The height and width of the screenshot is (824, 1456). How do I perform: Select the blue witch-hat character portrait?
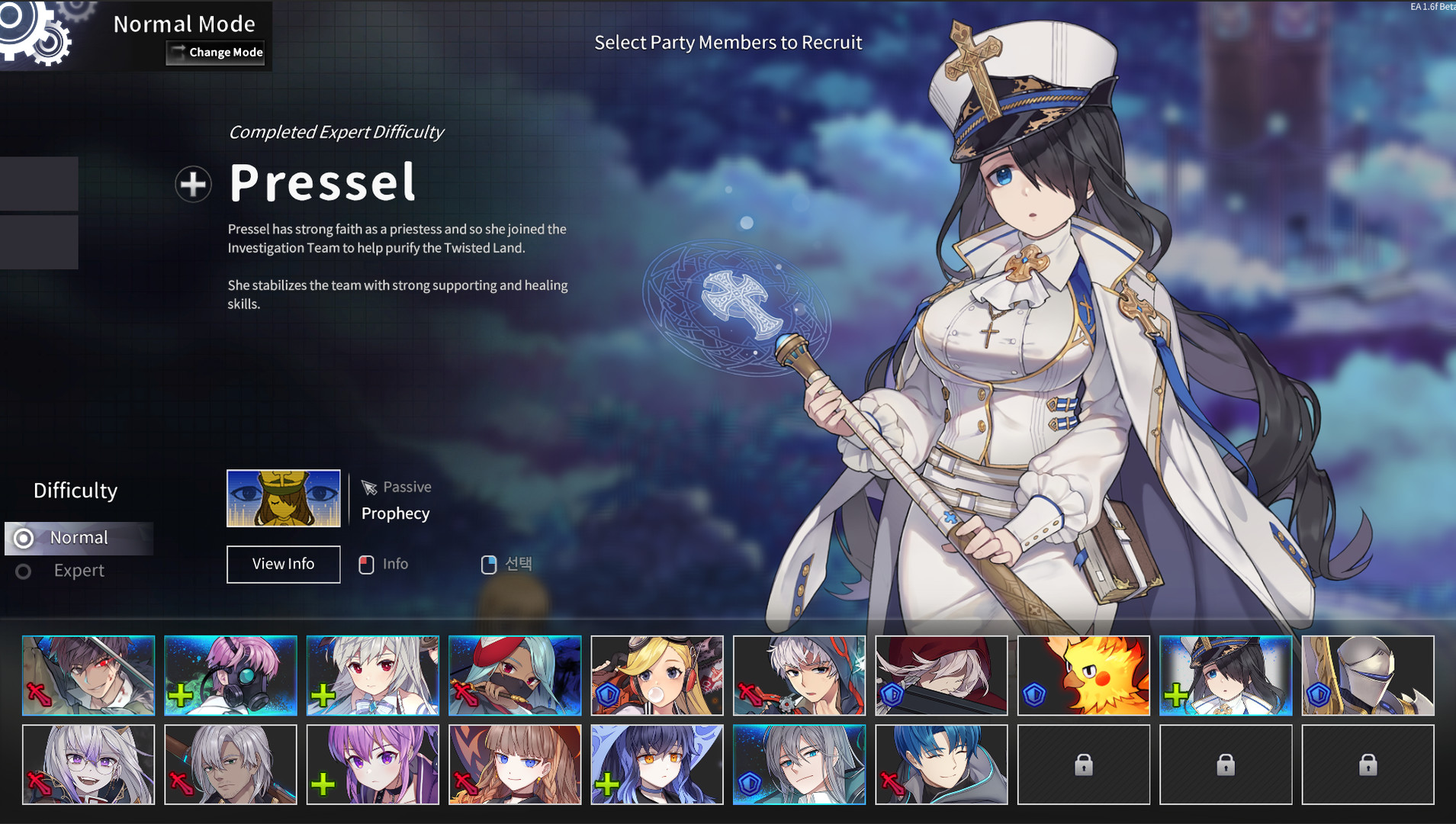657,764
